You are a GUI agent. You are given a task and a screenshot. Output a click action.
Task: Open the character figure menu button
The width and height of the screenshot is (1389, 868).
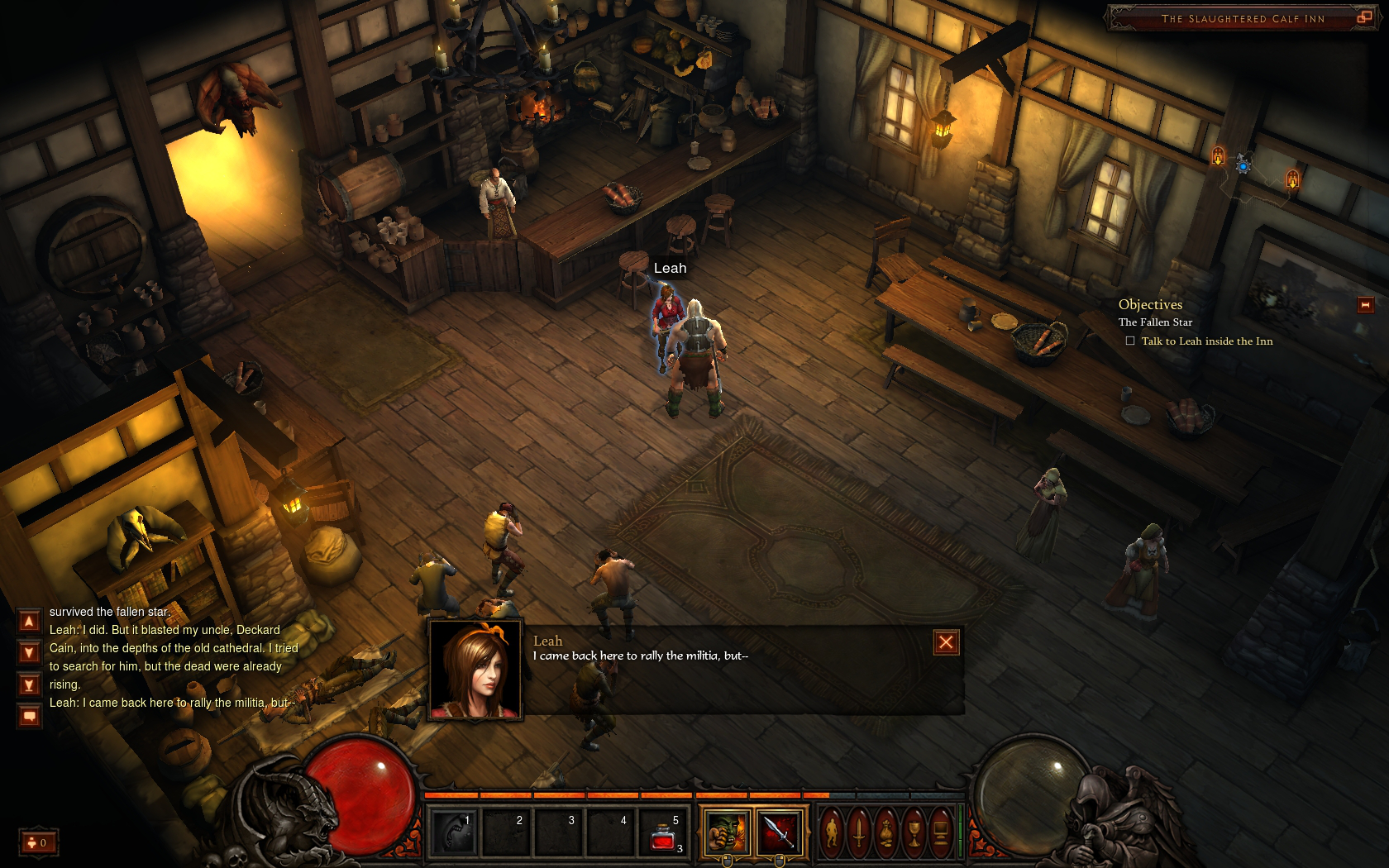832,832
